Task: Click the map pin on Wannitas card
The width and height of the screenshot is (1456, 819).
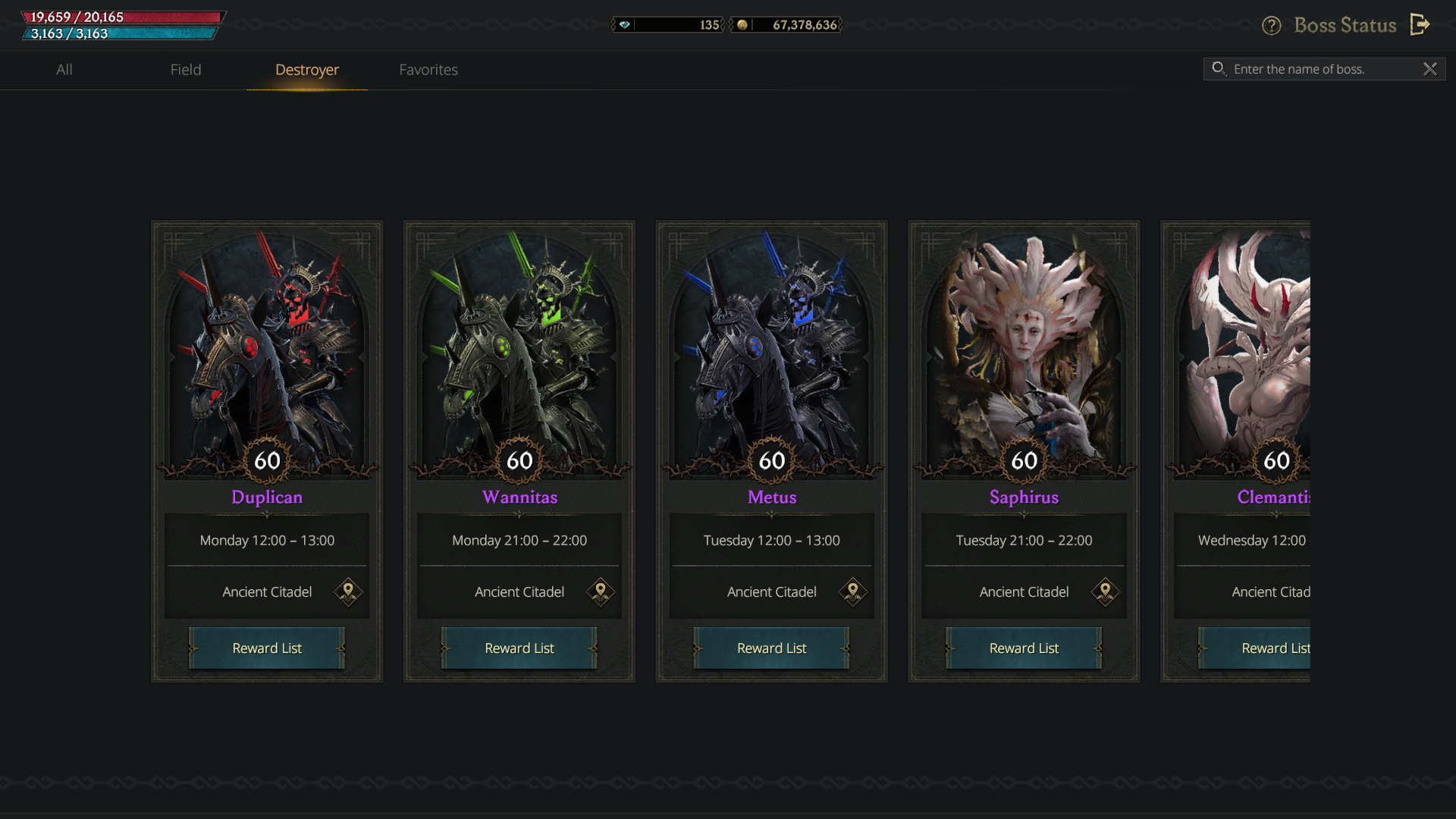Action: click(x=601, y=591)
